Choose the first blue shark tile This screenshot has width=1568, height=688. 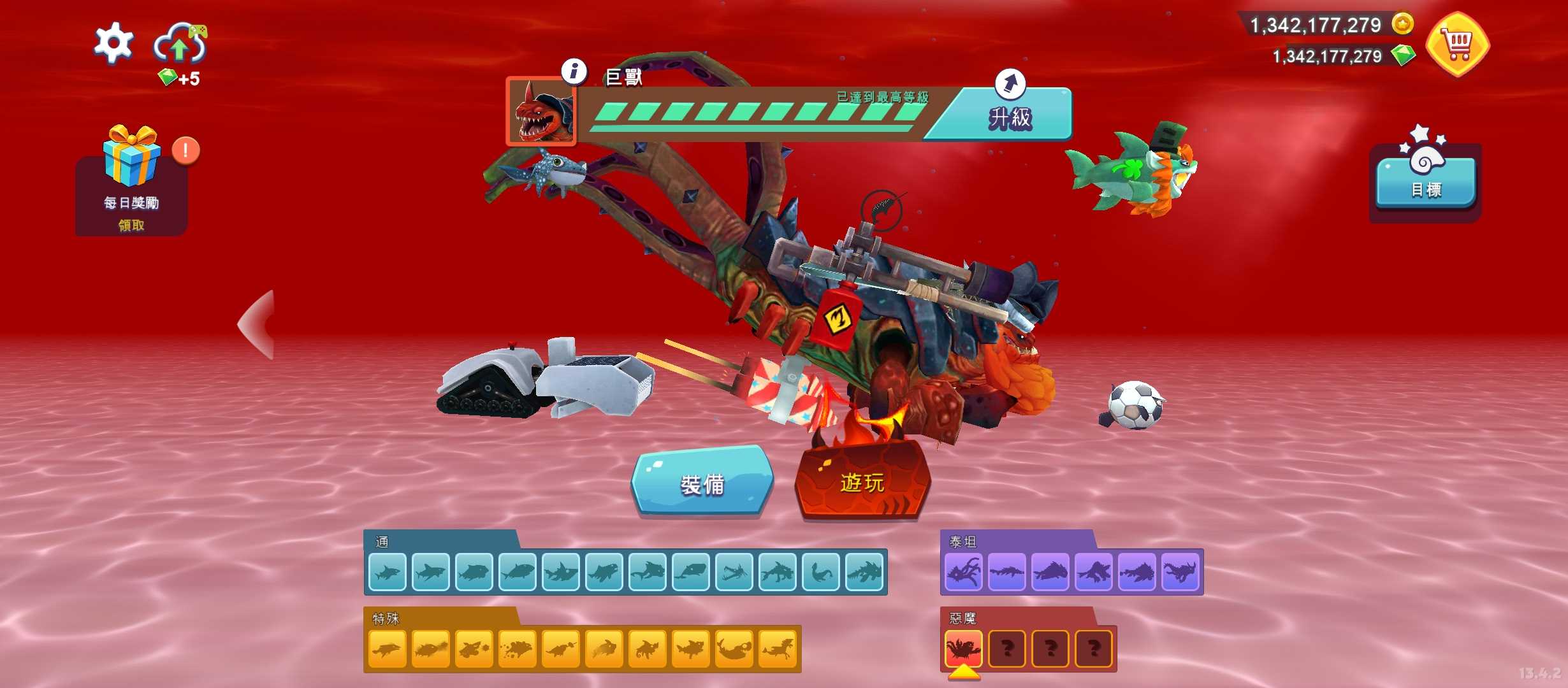click(x=387, y=572)
